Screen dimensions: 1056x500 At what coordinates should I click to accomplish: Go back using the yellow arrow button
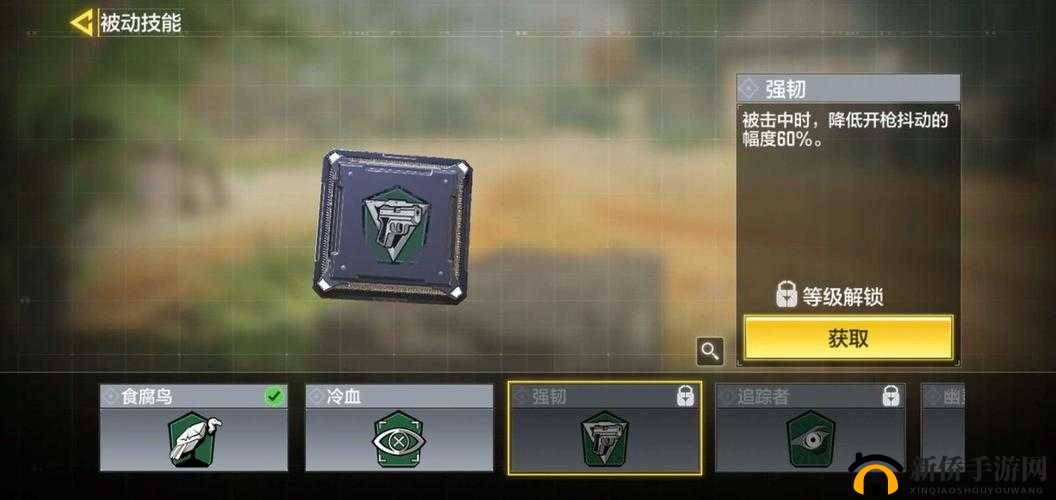pos(81,22)
